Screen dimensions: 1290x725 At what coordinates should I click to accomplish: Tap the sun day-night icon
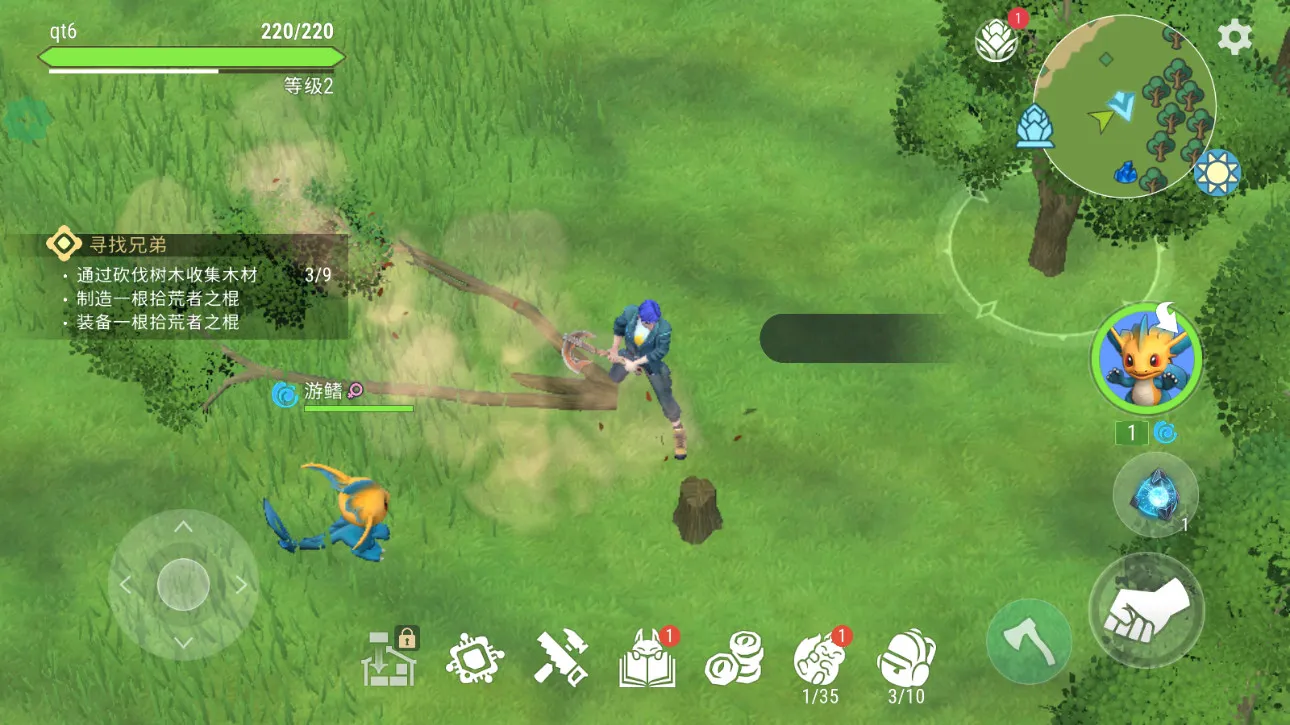(1217, 173)
